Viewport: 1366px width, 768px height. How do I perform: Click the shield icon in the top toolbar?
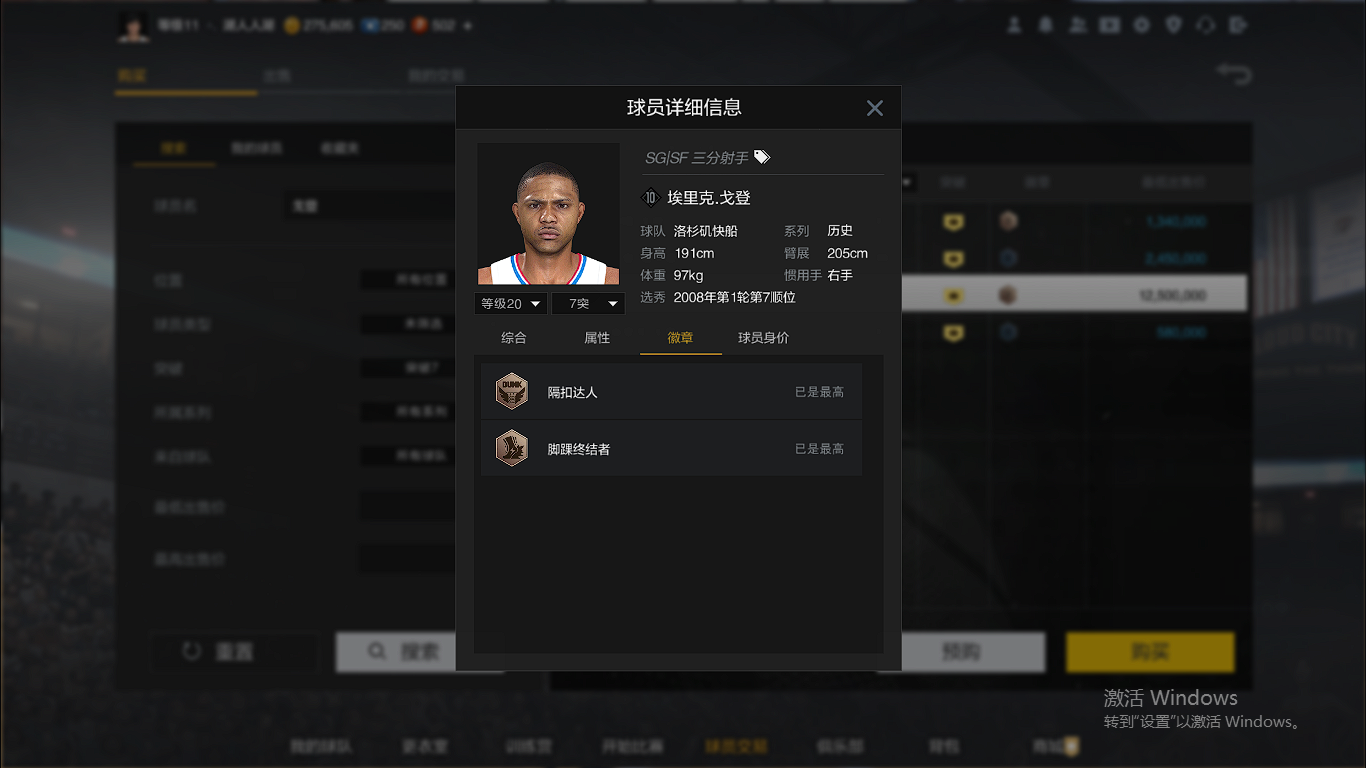(1173, 25)
